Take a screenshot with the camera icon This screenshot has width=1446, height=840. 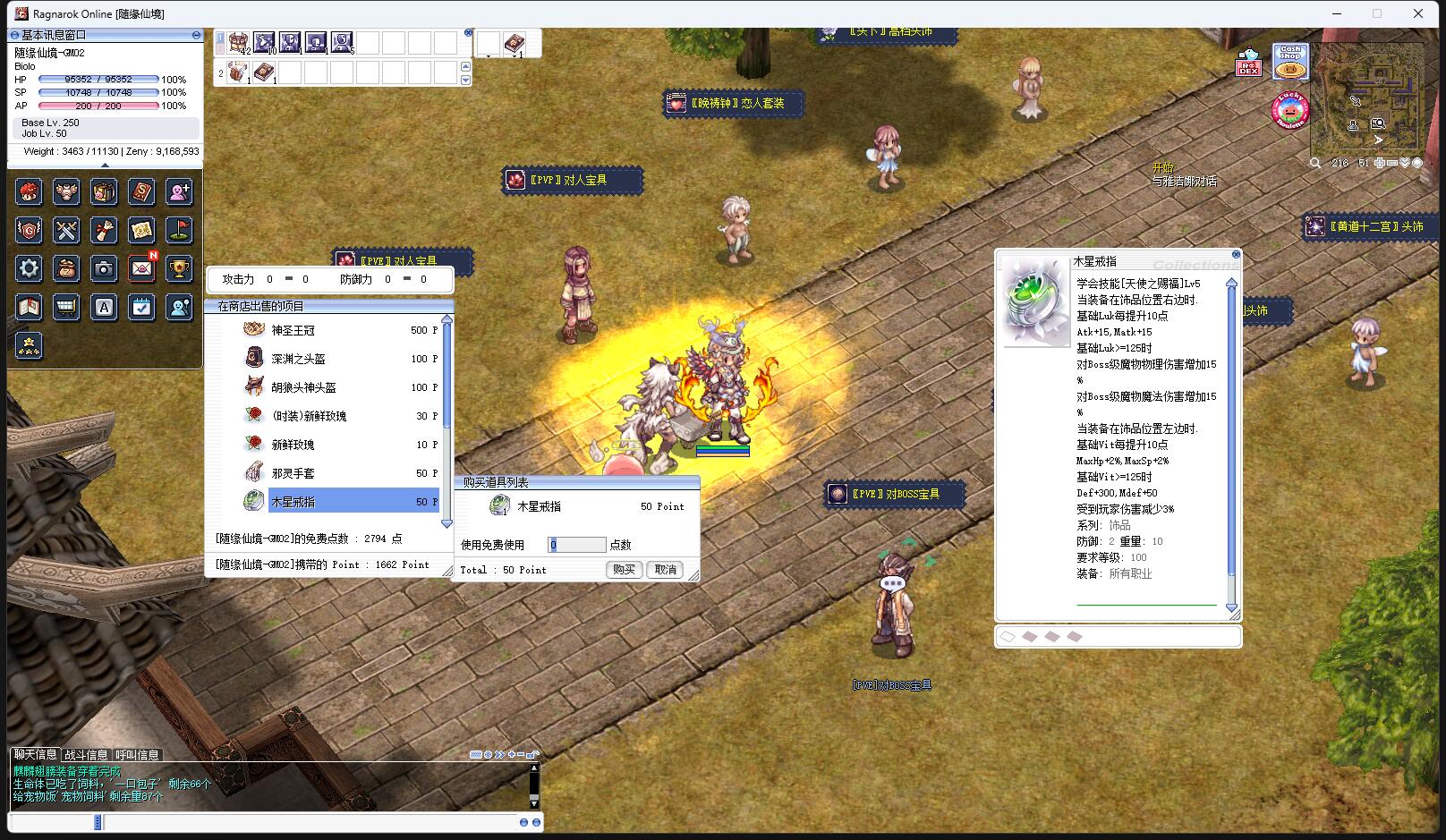(104, 268)
